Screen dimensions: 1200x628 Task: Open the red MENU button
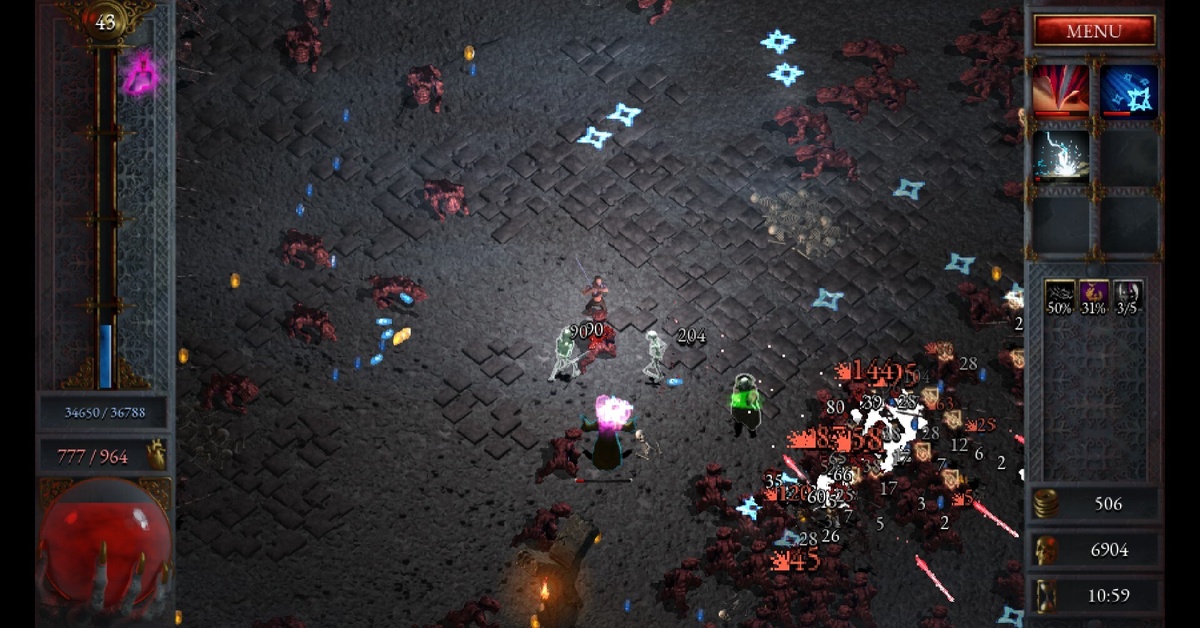click(1094, 31)
